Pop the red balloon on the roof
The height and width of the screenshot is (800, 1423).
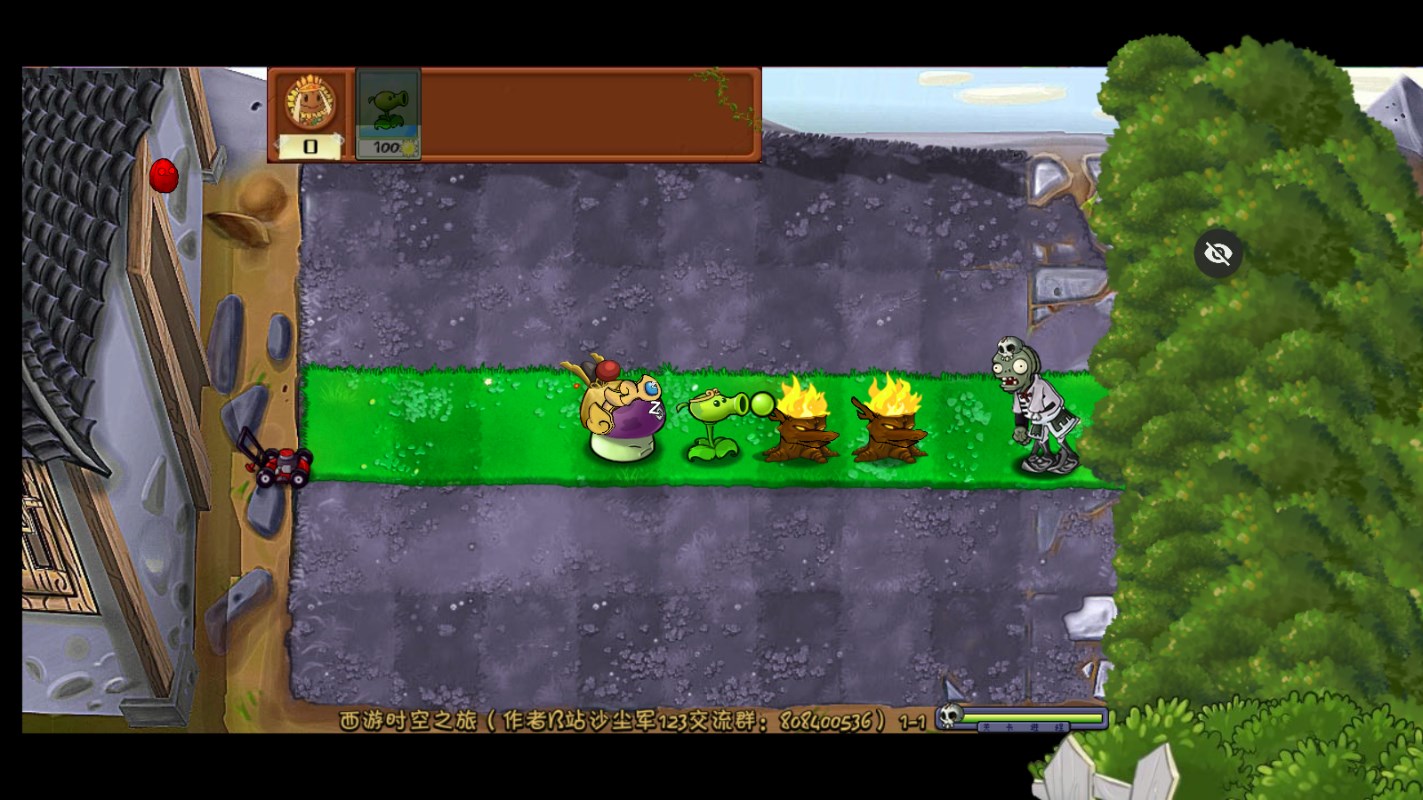point(163,175)
